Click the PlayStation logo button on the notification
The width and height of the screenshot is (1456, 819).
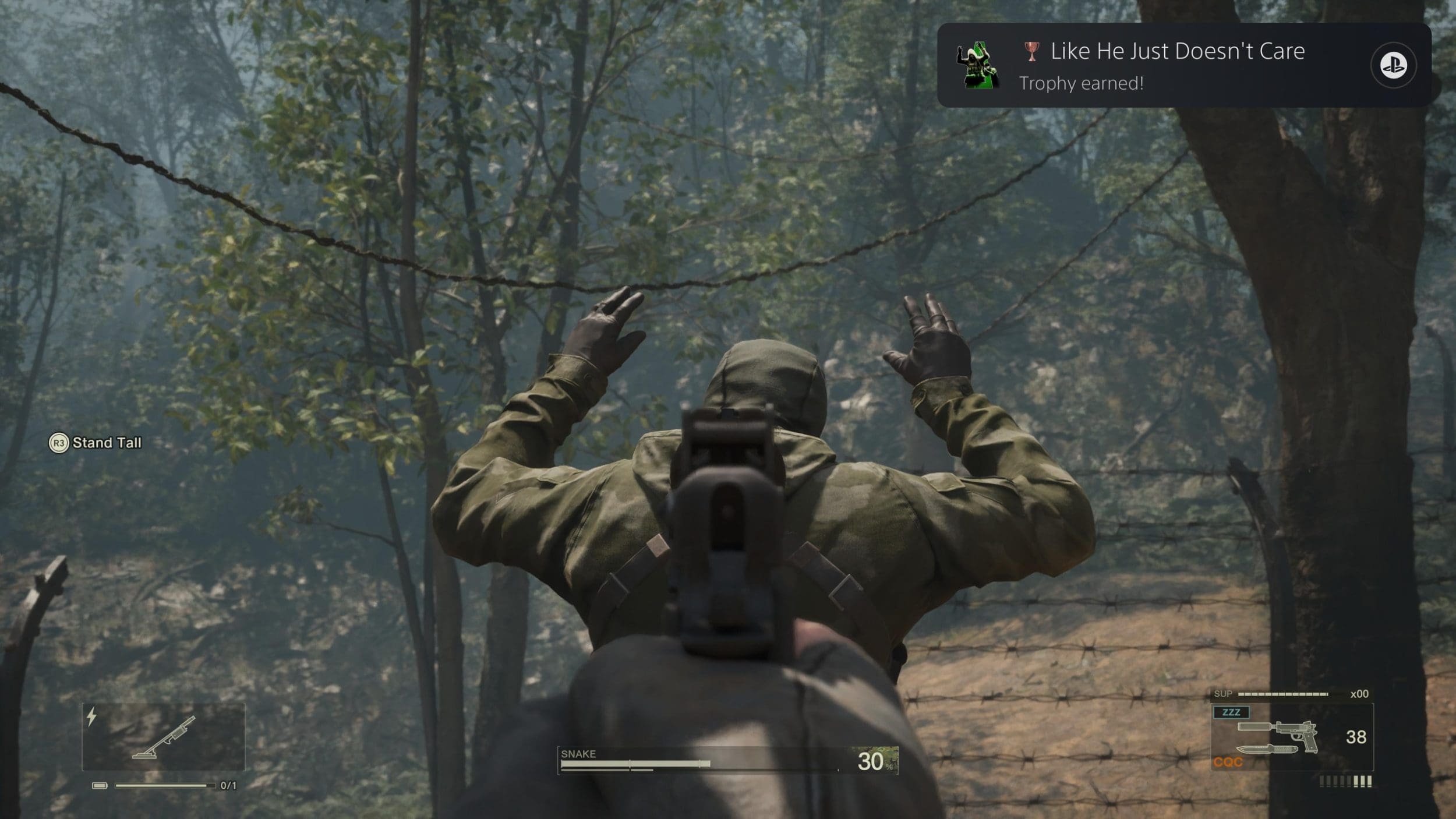pos(1393,65)
